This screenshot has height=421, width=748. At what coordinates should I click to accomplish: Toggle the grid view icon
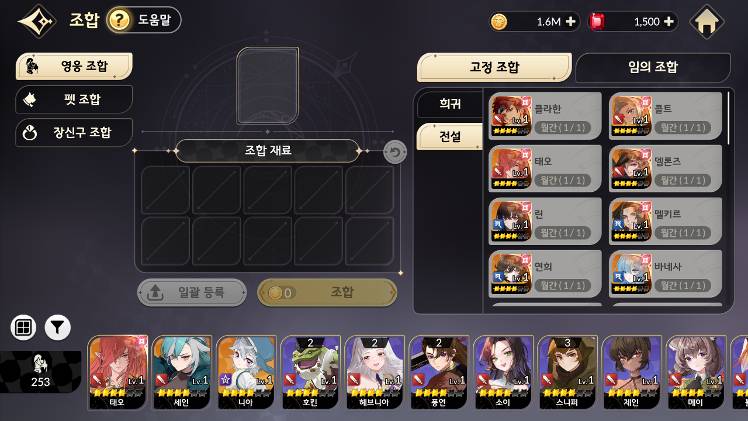coord(23,327)
